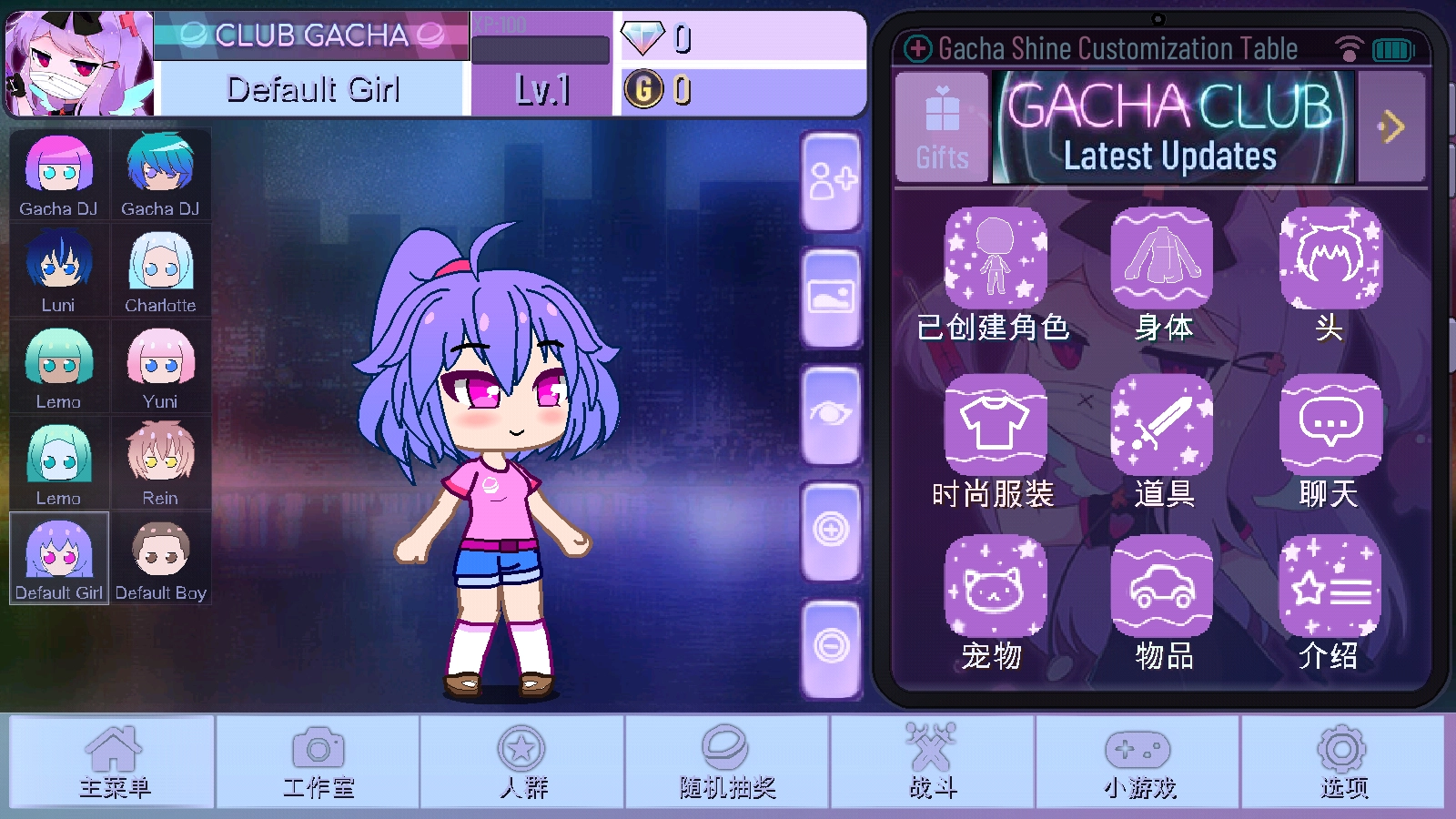Viewport: 1456px width, 819px height.
Task: Open the 小游戏 mini games tab
Action: point(1138,762)
